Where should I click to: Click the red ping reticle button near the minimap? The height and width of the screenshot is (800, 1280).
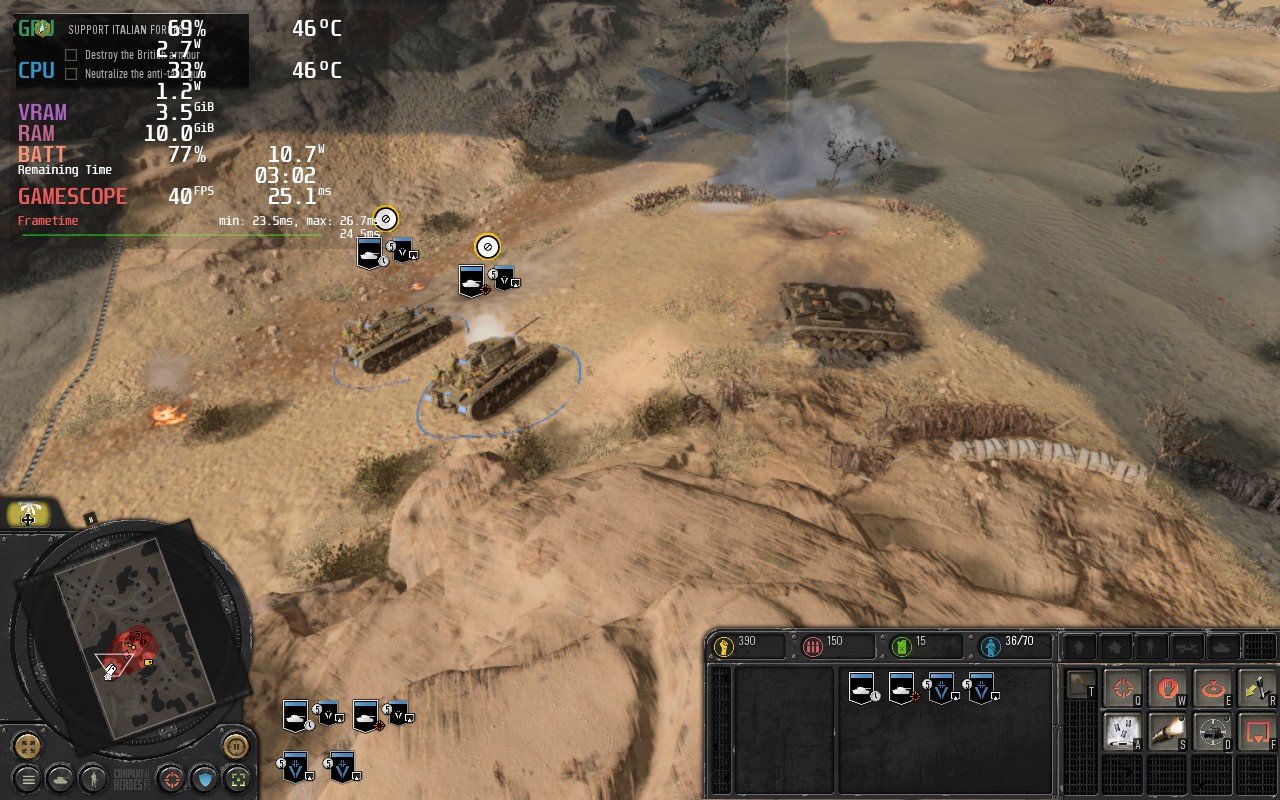tap(171, 779)
